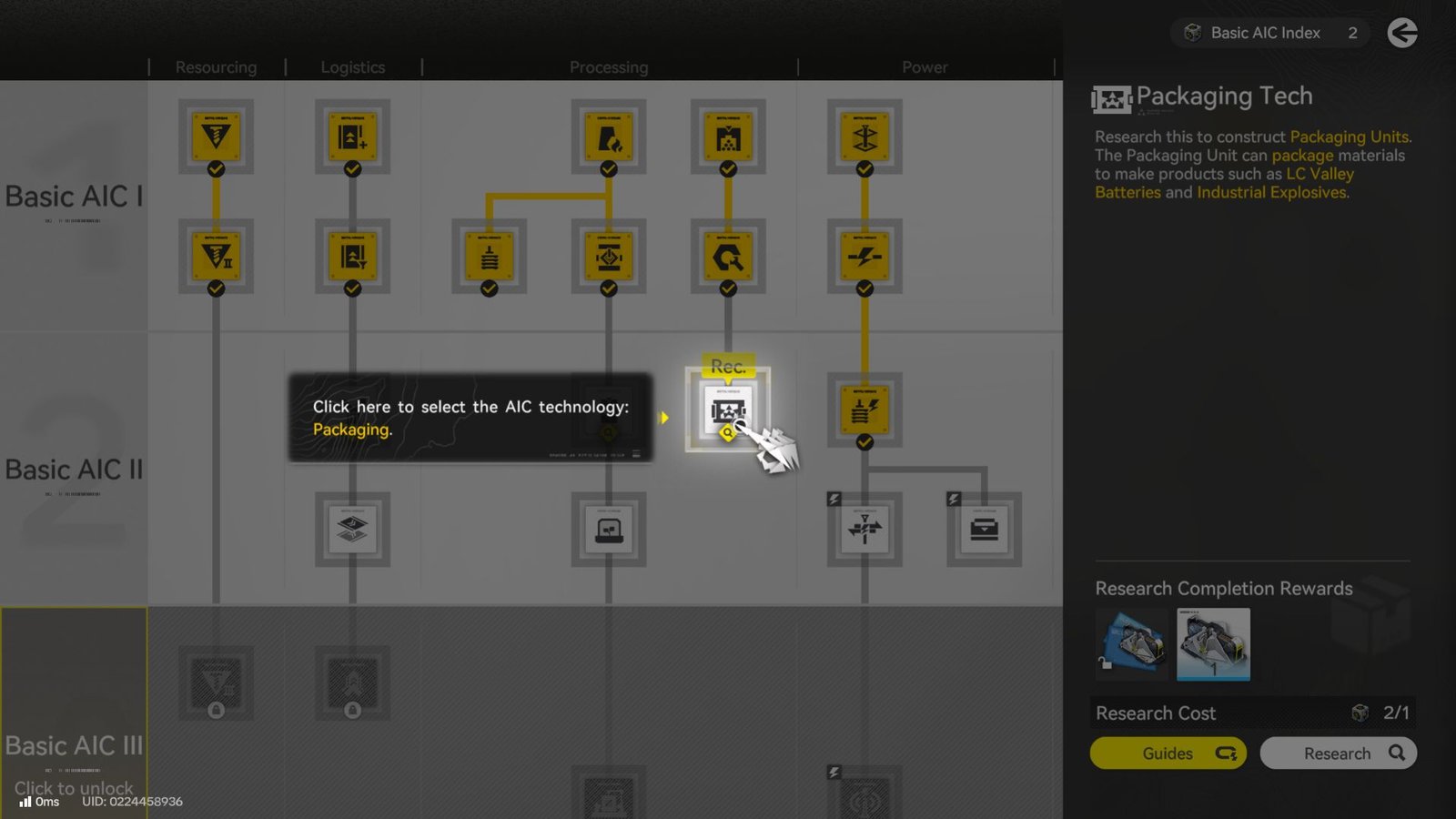
Task: Click the checkmark on the completed drill node
Action: [x=216, y=168]
